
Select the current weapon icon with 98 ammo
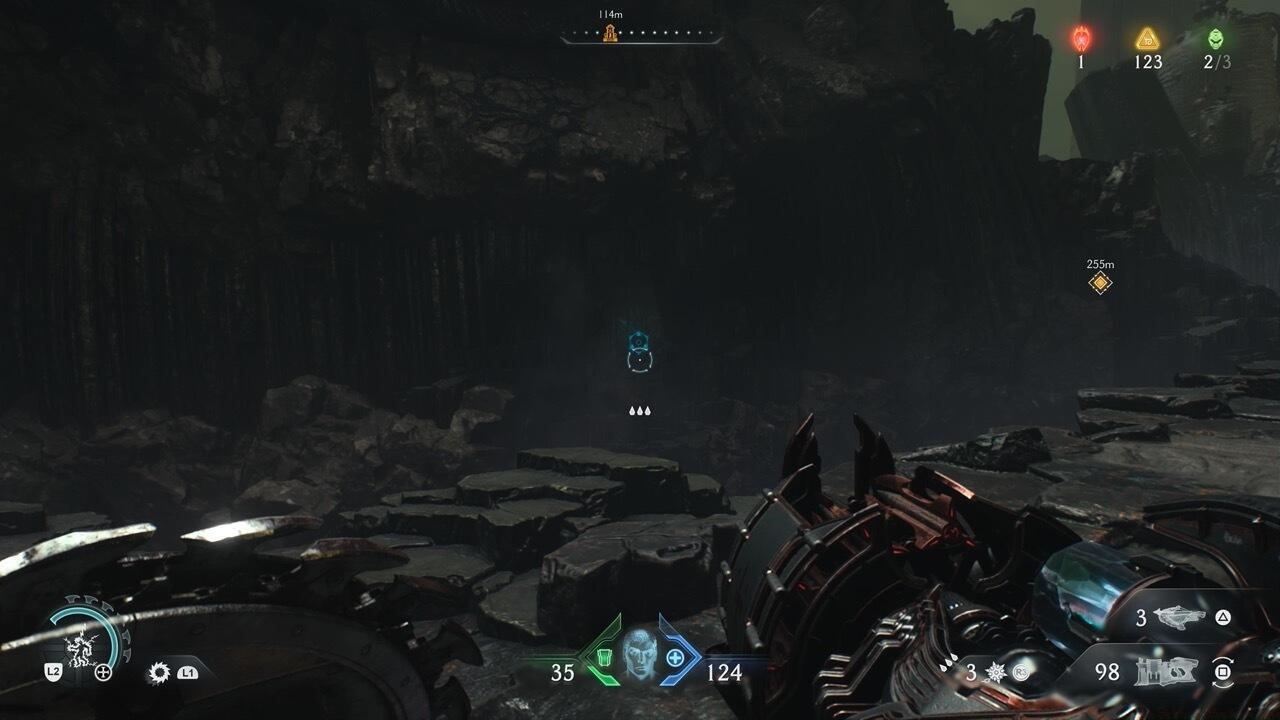(1165, 672)
